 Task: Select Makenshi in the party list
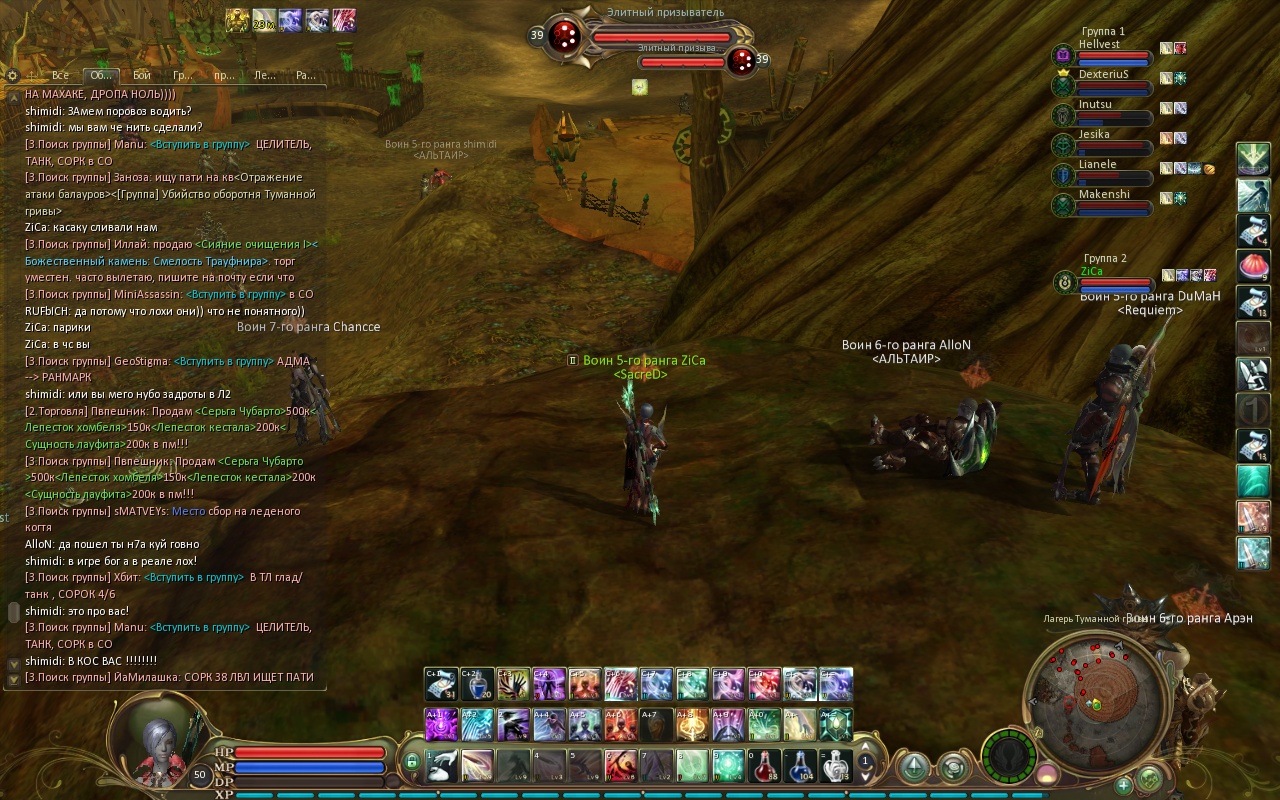[x=1103, y=195]
